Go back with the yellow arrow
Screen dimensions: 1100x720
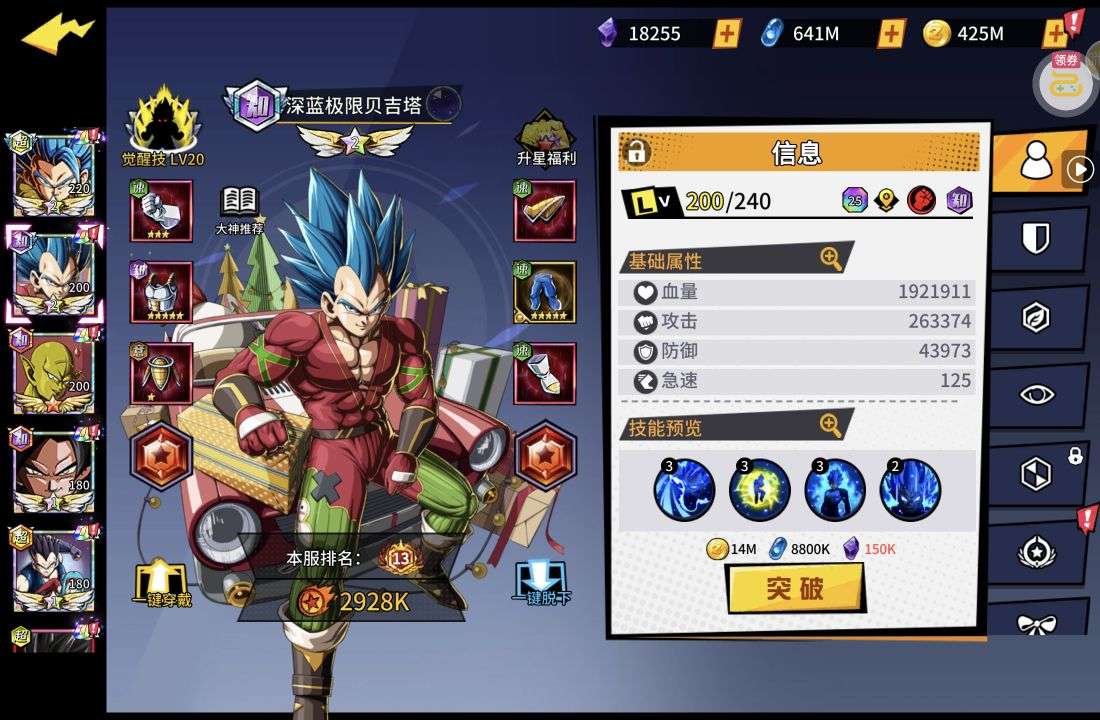(x=57, y=36)
